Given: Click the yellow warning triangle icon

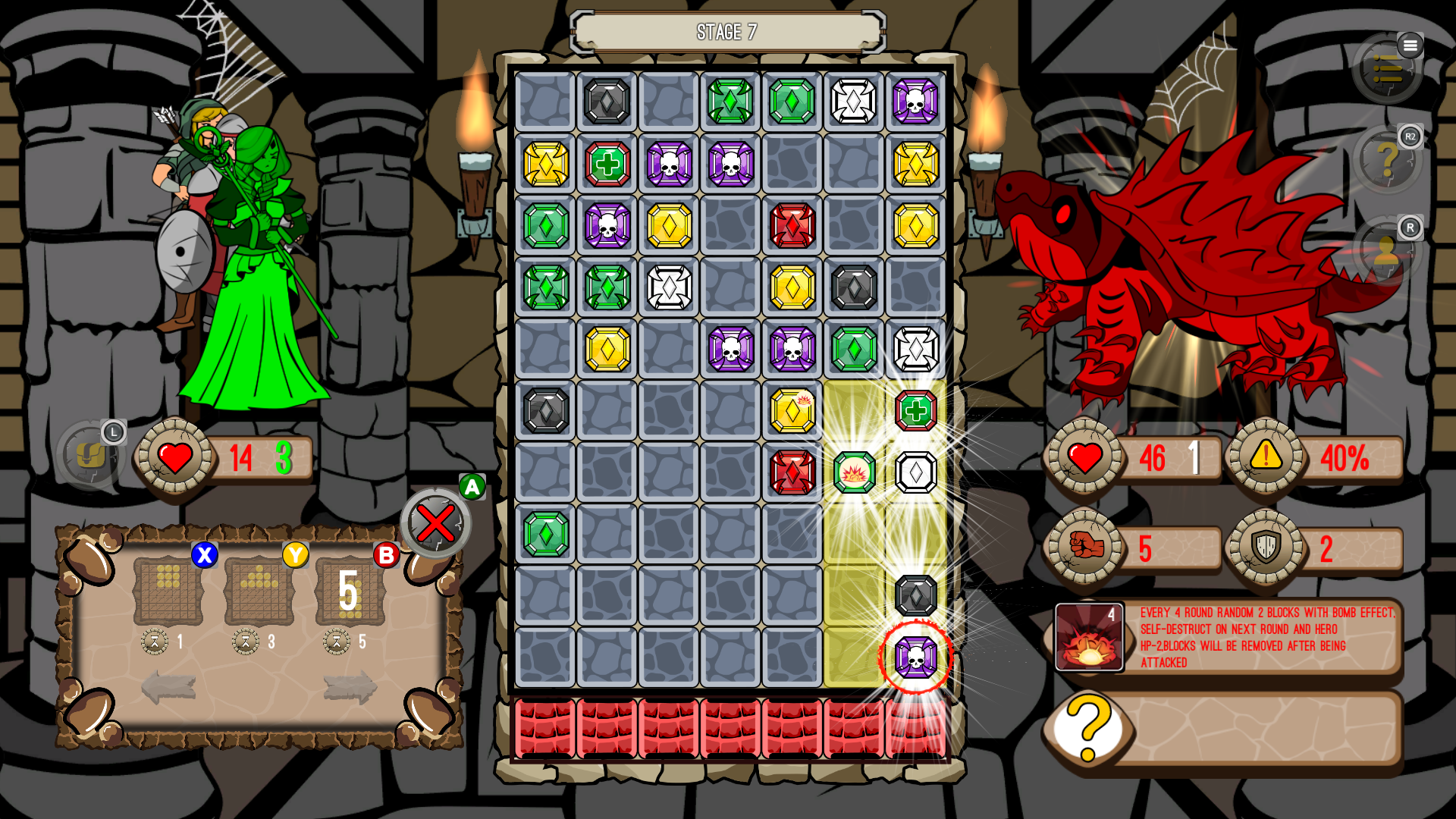Looking at the screenshot, I should point(1266,456).
